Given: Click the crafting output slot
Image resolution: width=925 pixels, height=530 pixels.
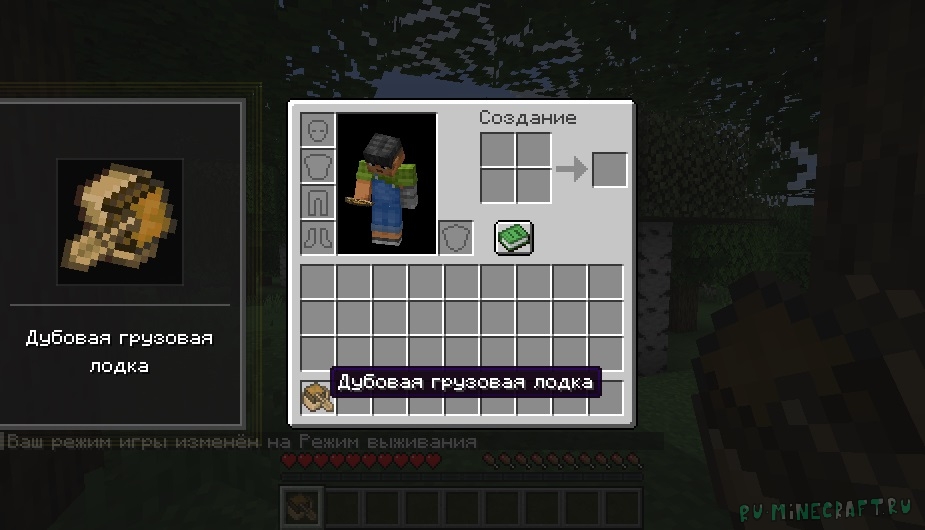Looking at the screenshot, I should coord(609,169).
